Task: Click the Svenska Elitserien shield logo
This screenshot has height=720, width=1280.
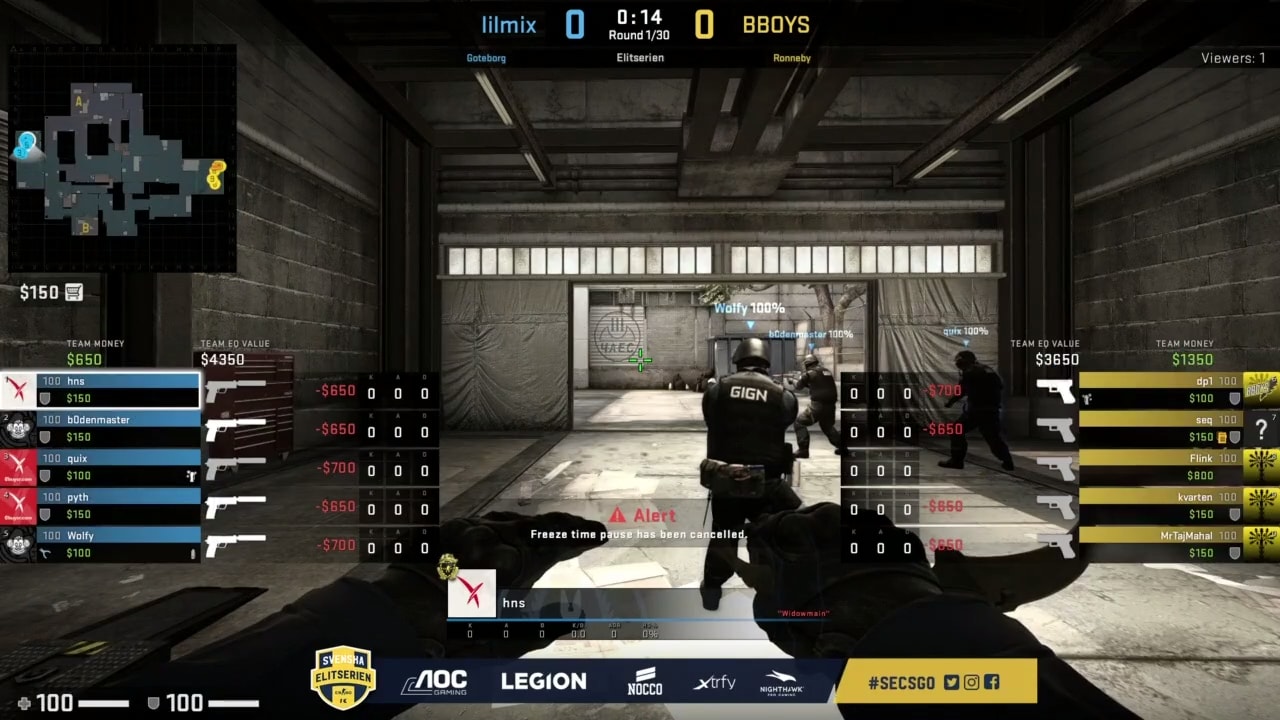Action: 343,677
